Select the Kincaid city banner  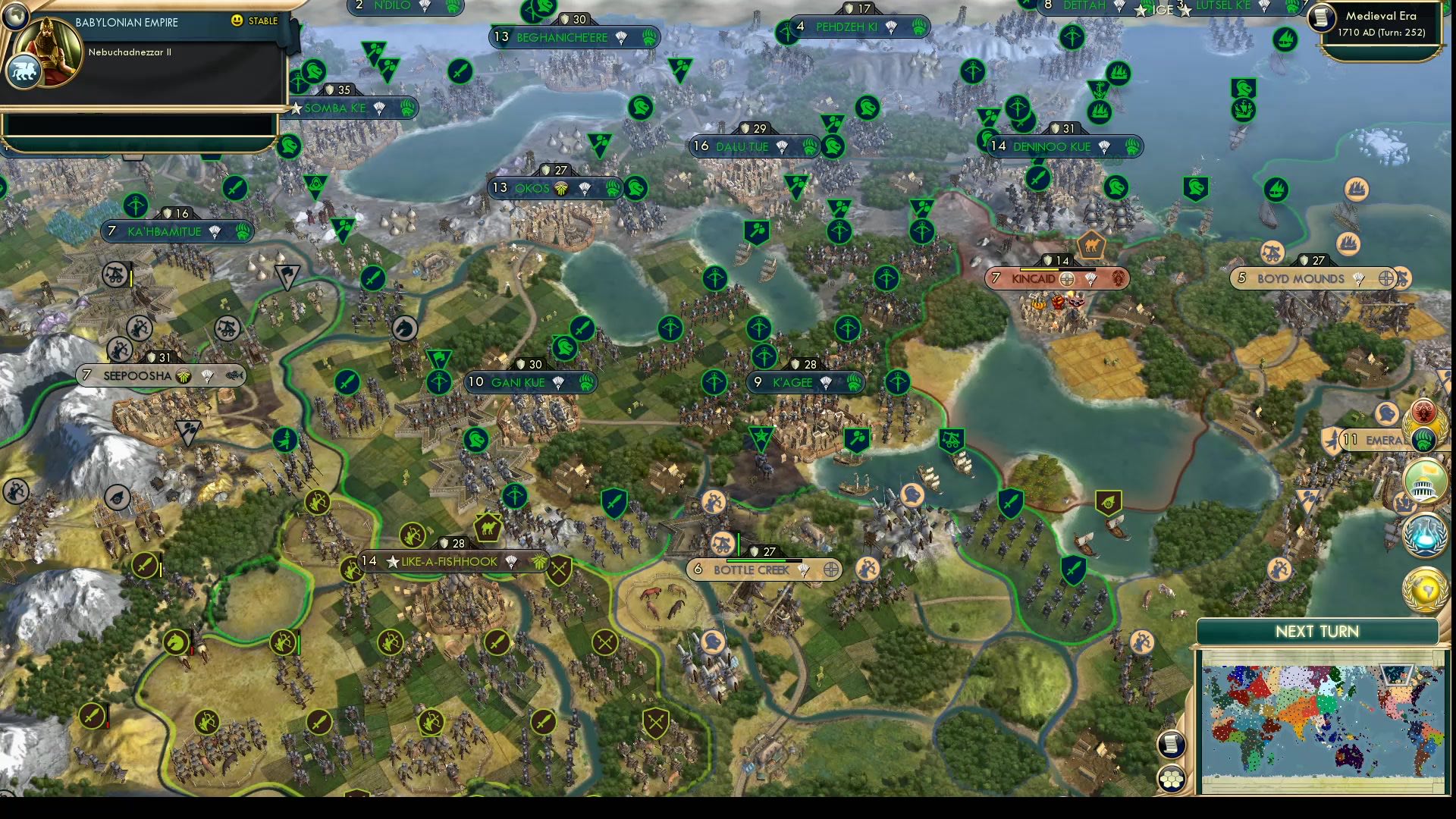[x=1039, y=279]
